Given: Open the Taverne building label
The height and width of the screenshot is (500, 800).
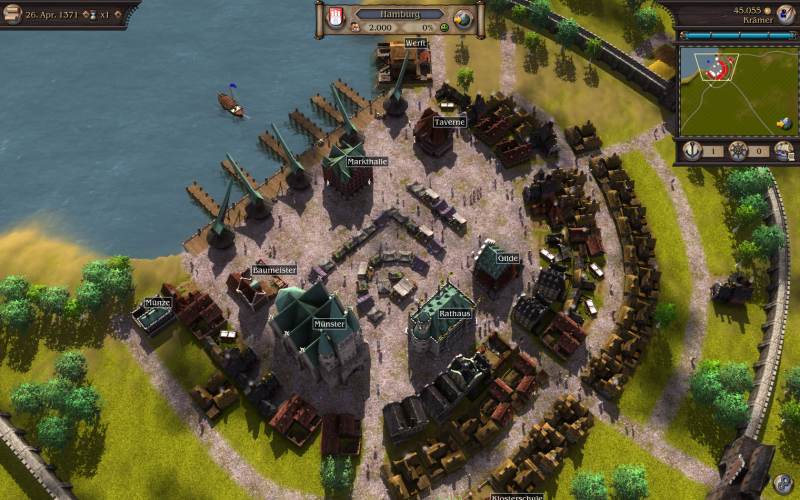Looking at the screenshot, I should coord(450,122).
